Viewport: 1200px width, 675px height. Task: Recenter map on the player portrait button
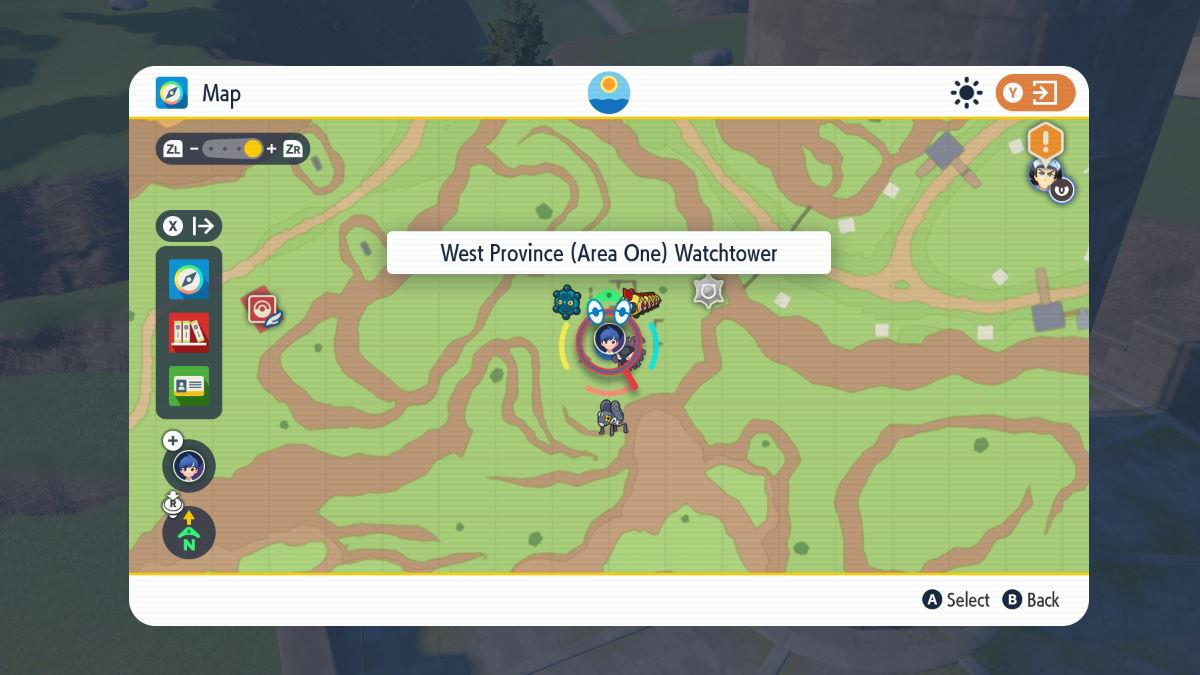[x=189, y=466]
